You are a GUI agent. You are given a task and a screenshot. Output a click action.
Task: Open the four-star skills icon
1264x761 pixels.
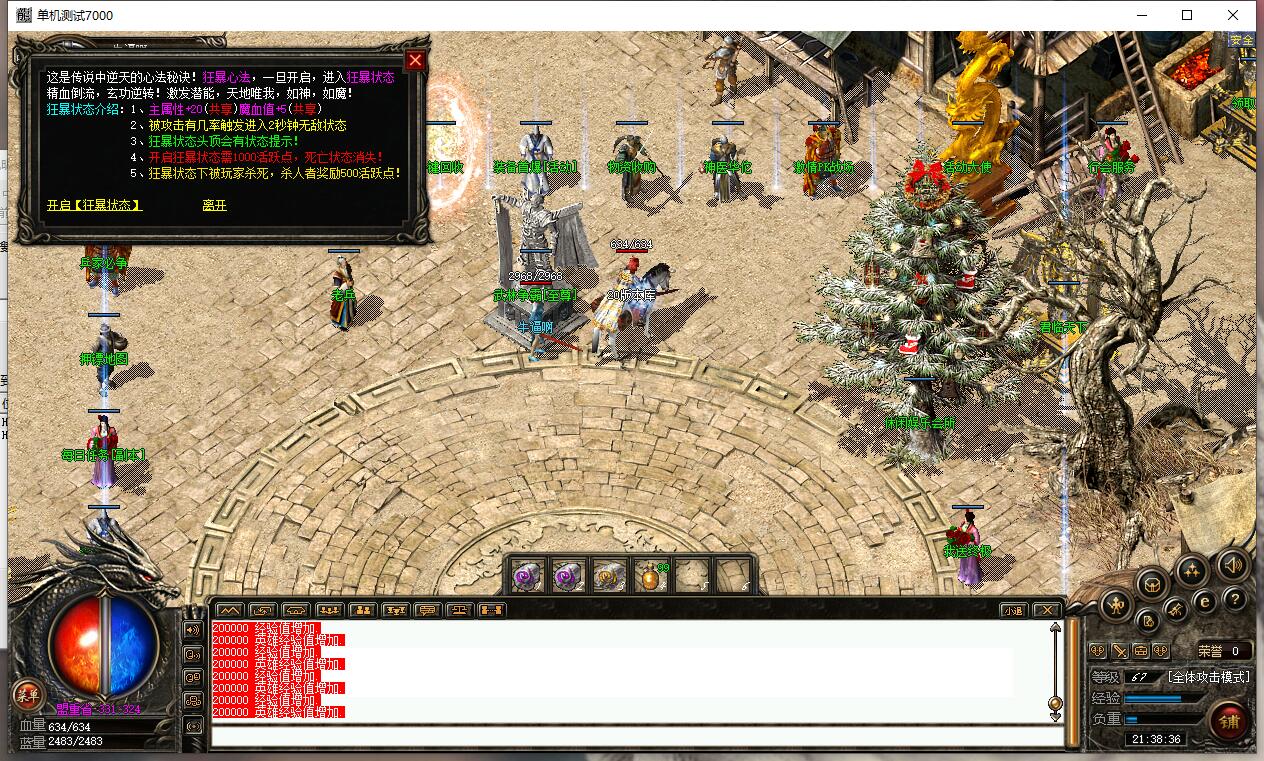[1192, 570]
